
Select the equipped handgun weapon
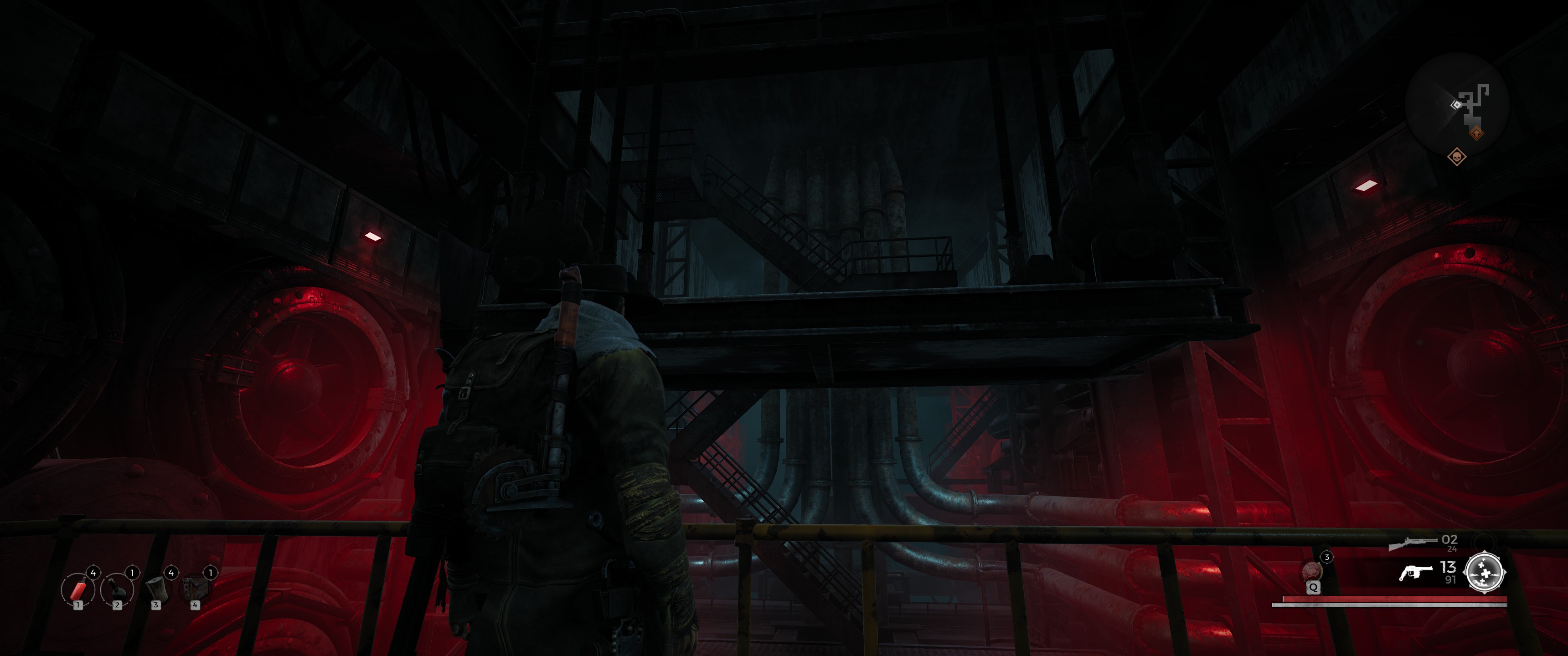1415,573
